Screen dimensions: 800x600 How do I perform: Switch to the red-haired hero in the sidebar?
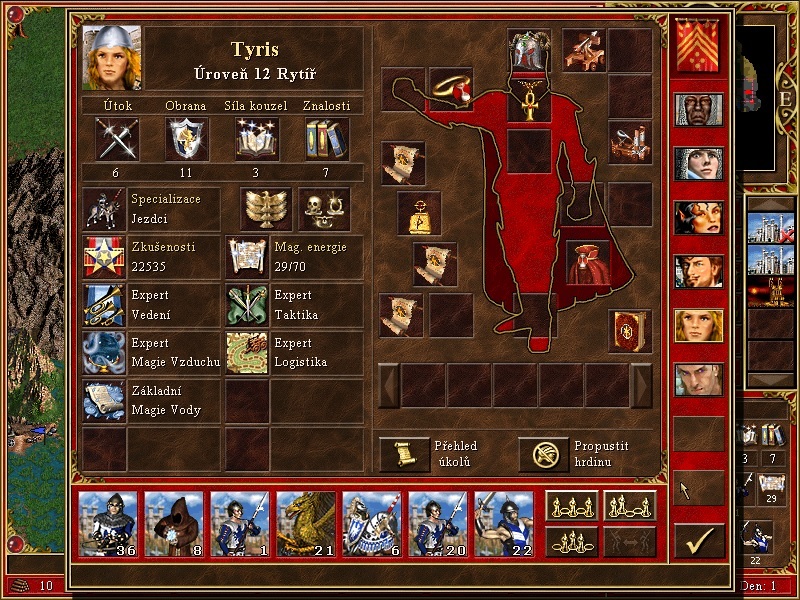tap(698, 216)
